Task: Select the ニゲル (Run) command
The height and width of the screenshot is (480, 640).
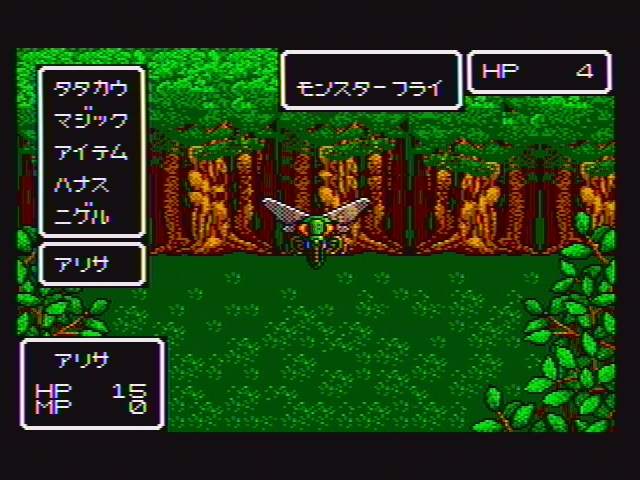Action: 83,216
